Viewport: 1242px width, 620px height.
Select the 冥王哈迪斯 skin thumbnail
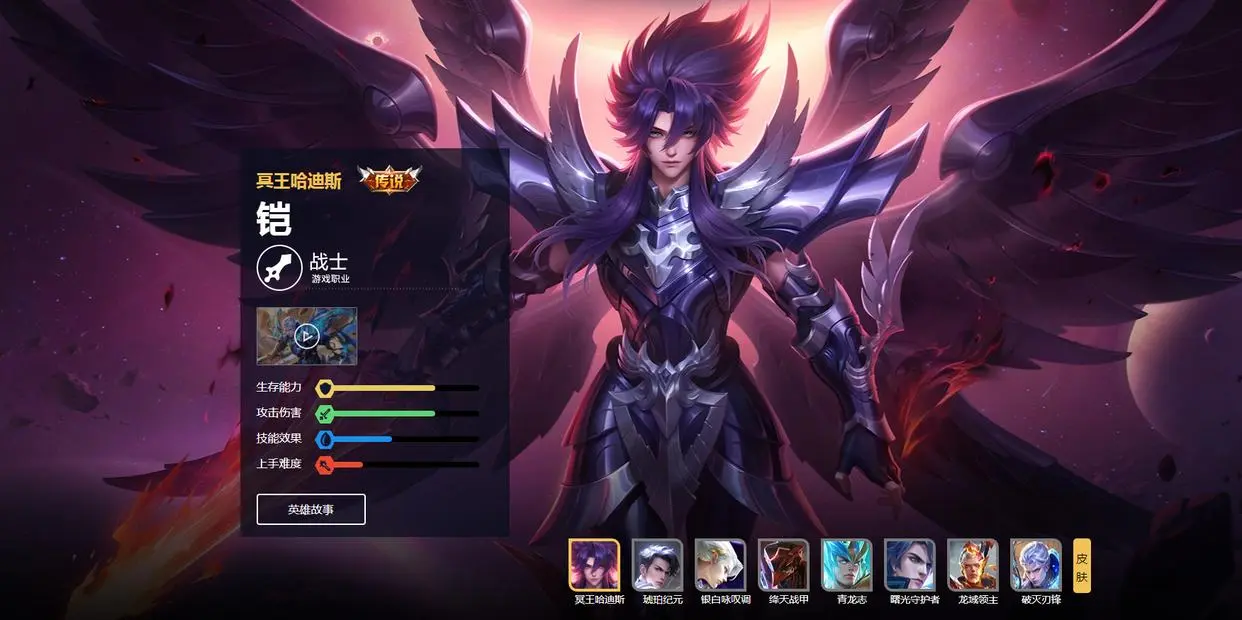595,565
